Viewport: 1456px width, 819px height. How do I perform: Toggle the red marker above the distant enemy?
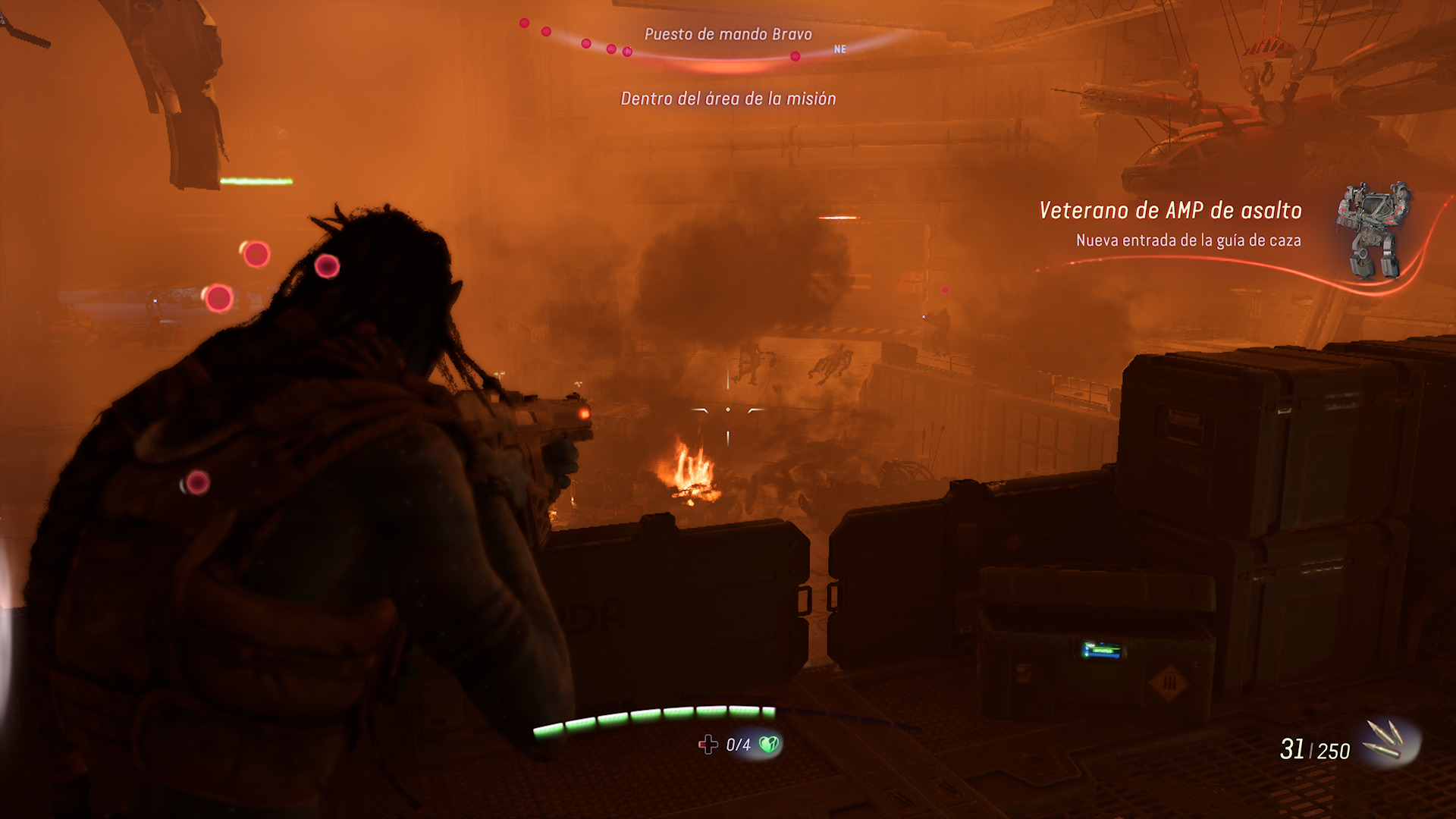click(x=945, y=289)
